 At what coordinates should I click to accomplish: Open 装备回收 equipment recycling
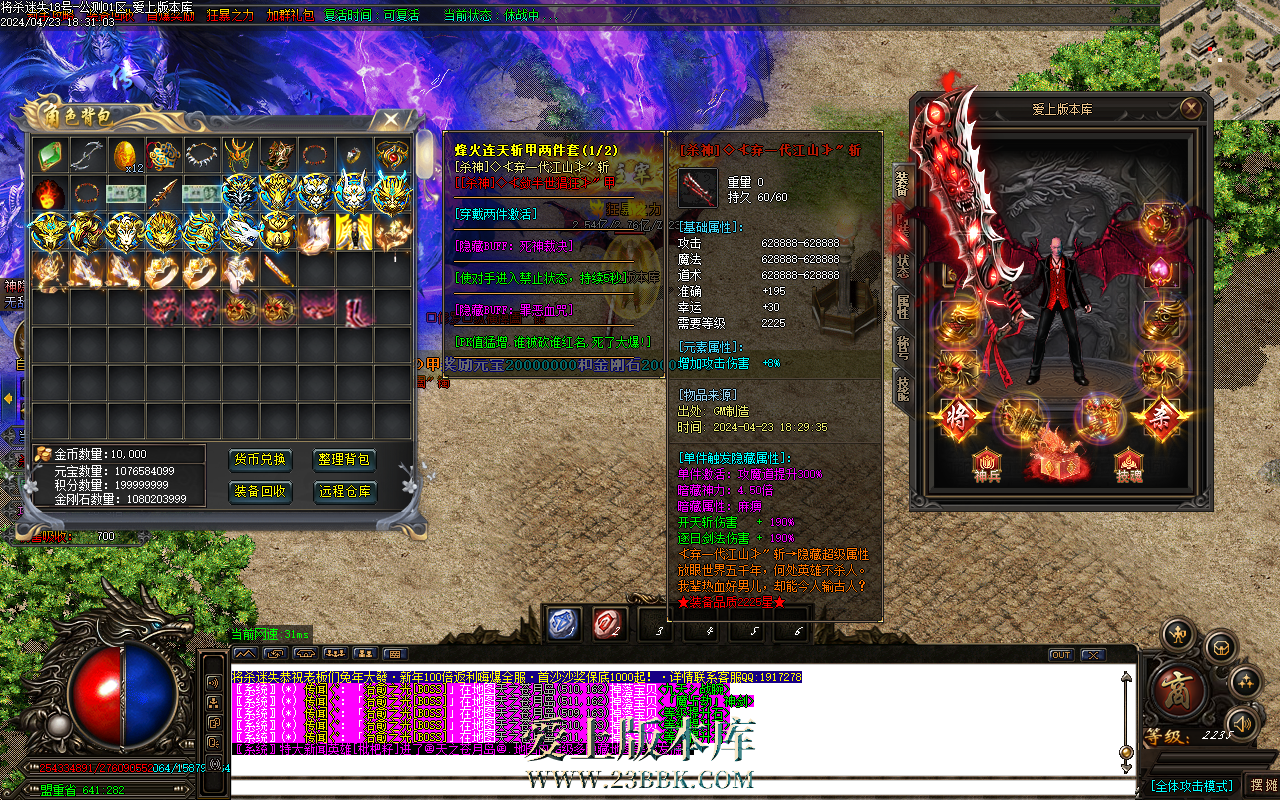[261, 492]
